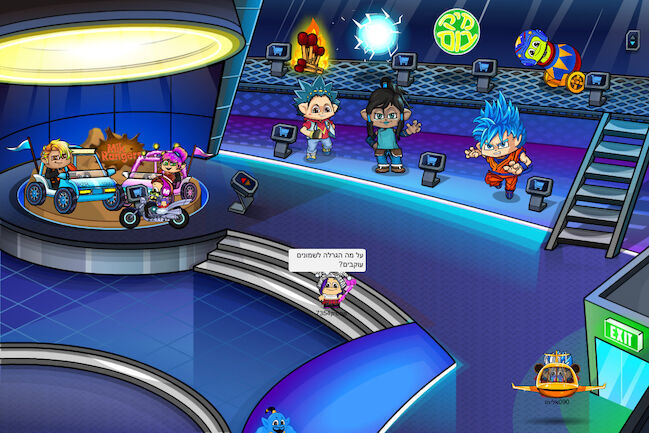Open the cart kiosk by the glasses-wearing outfit
The image size is (649, 433).
point(432,162)
